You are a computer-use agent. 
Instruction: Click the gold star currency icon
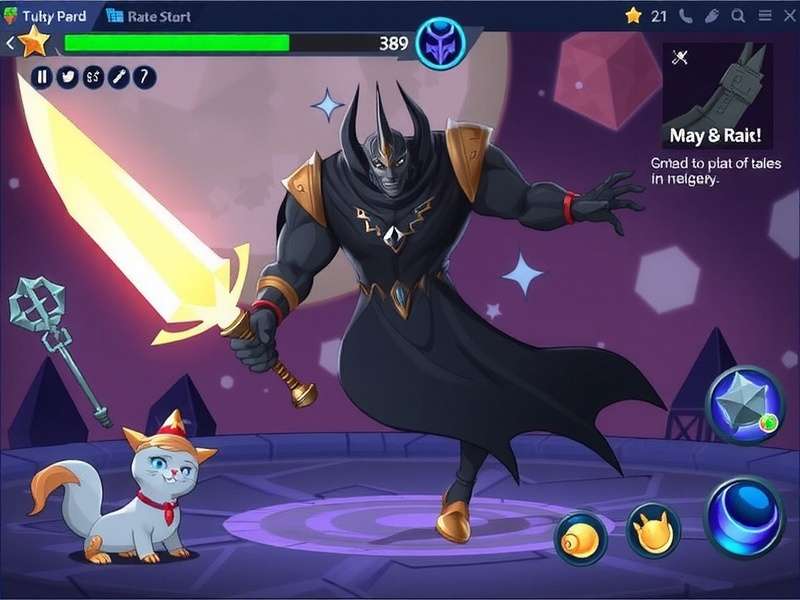[x=633, y=16]
